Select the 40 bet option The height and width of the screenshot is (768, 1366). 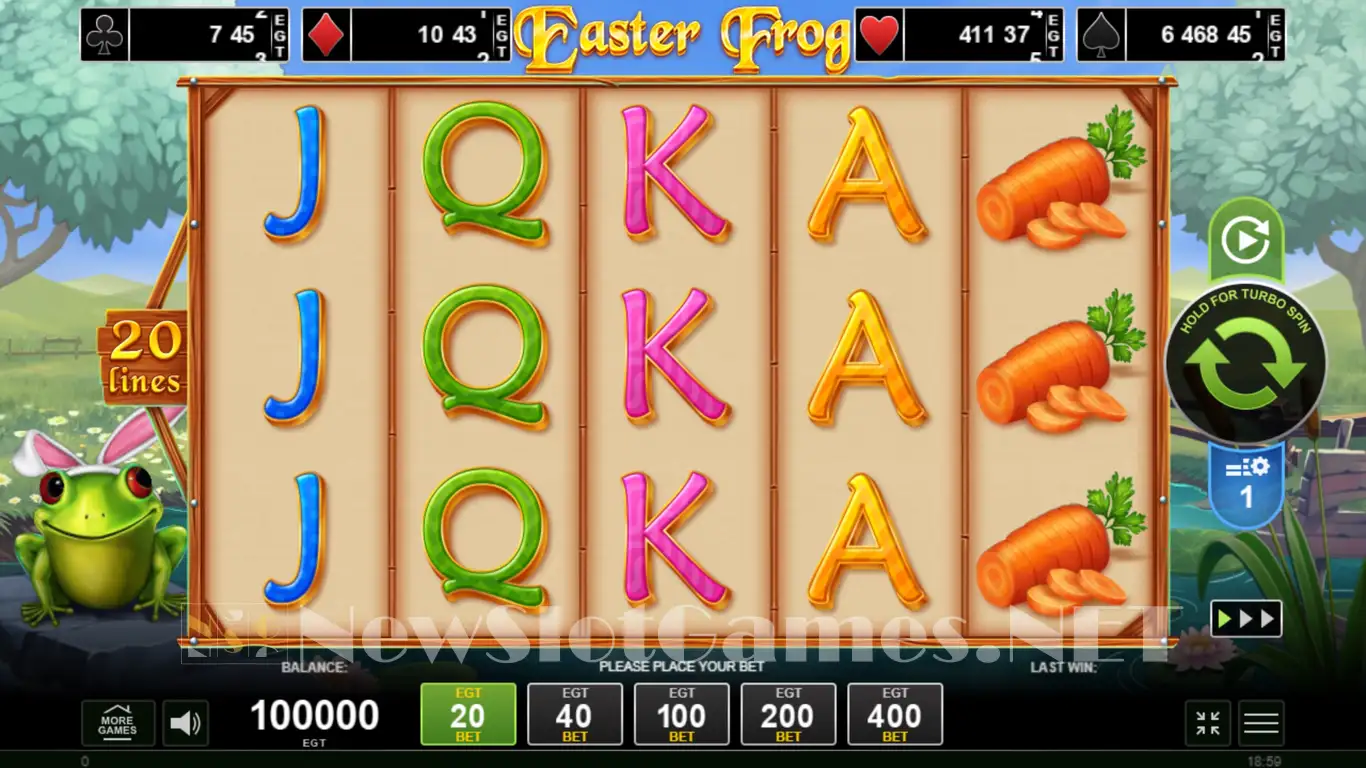574,714
